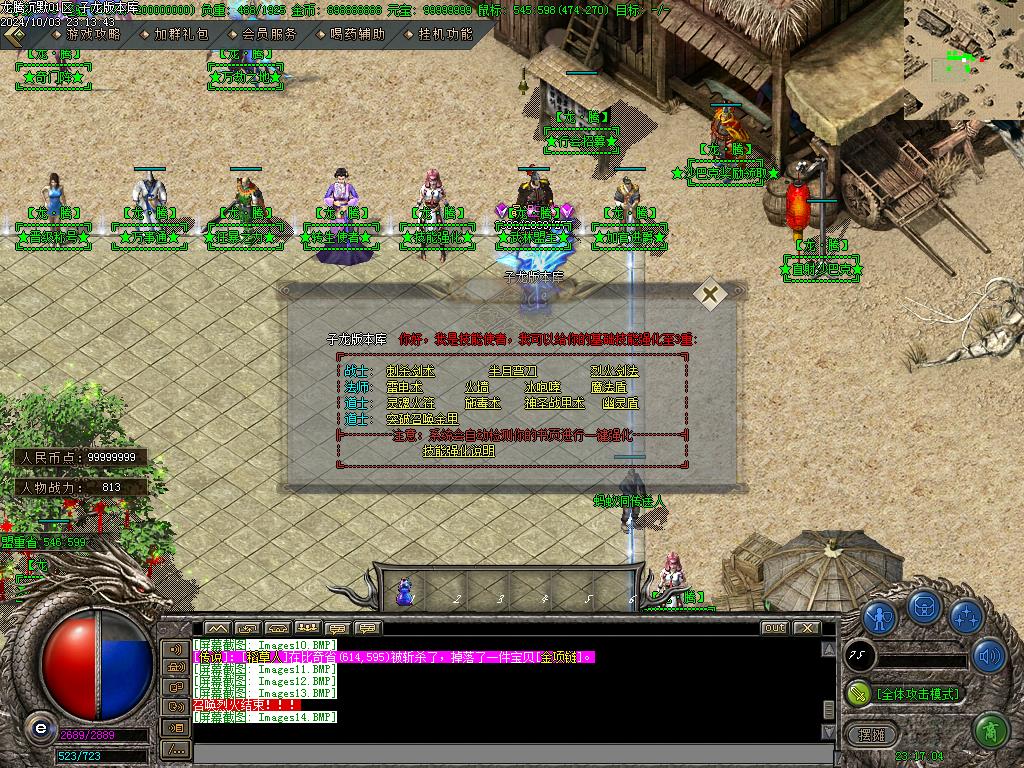
Task: Choose 魔法盾 skill link
Action: 609,387
